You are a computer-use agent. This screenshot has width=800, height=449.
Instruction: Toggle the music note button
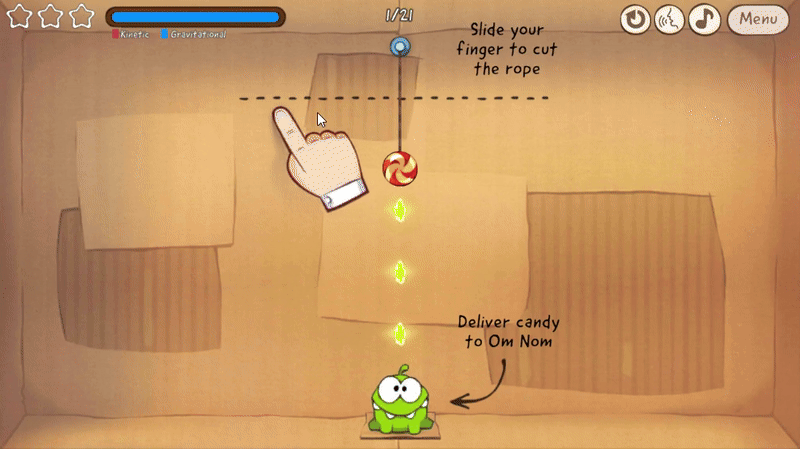(705, 19)
